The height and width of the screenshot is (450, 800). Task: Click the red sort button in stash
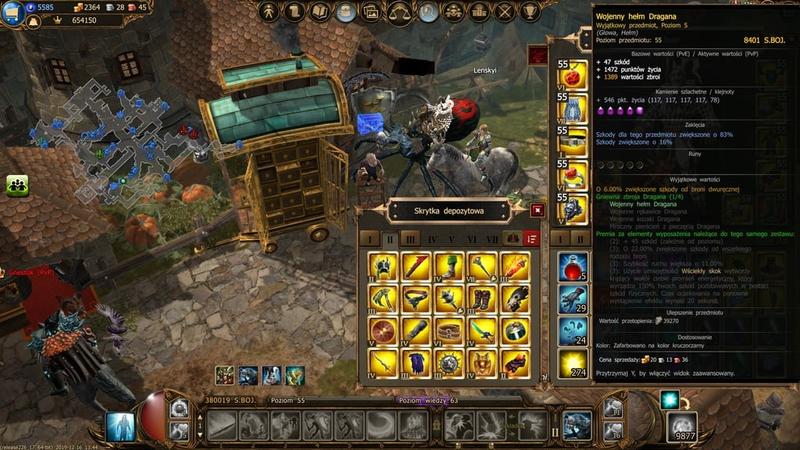coord(531,240)
